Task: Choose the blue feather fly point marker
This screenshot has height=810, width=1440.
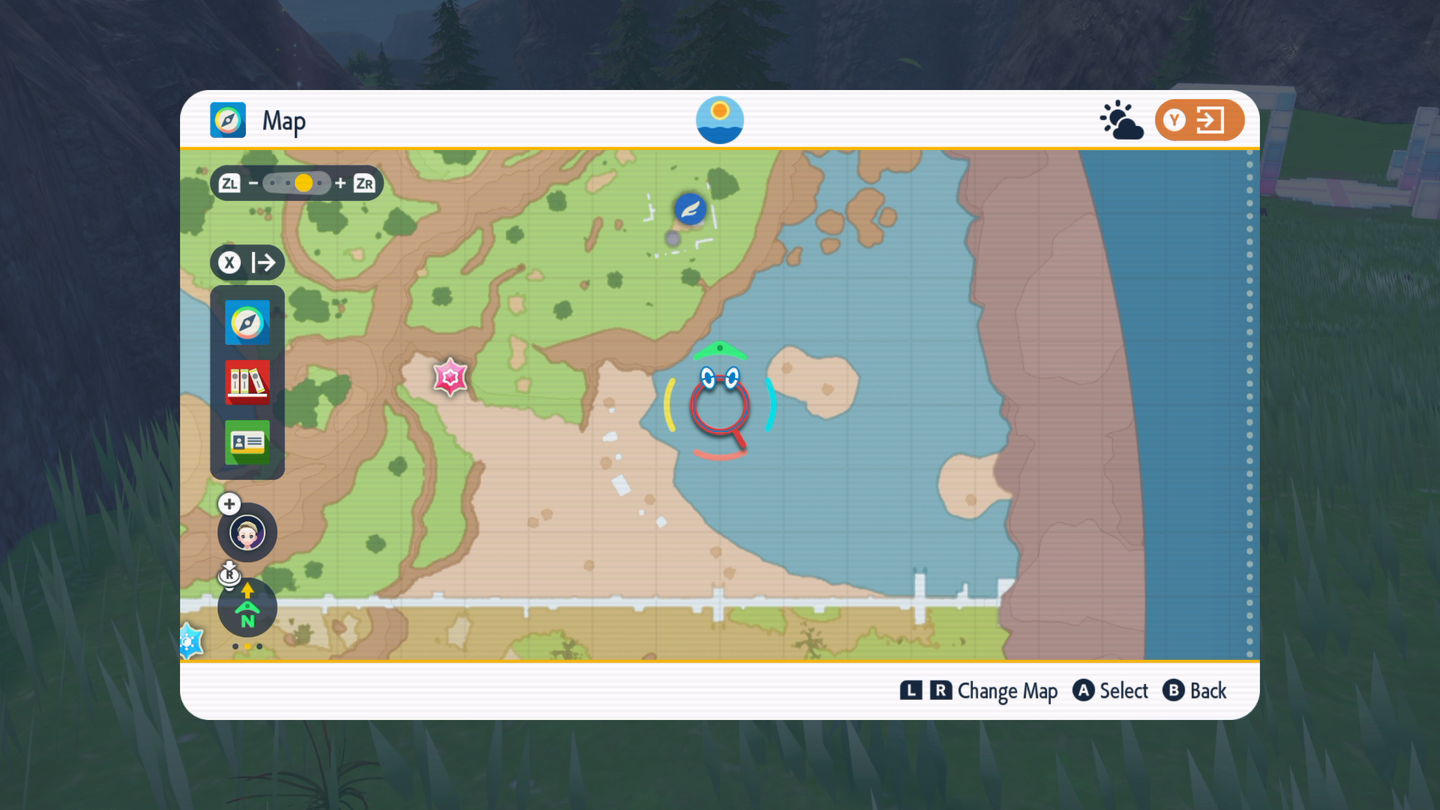Action: coord(690,209)
